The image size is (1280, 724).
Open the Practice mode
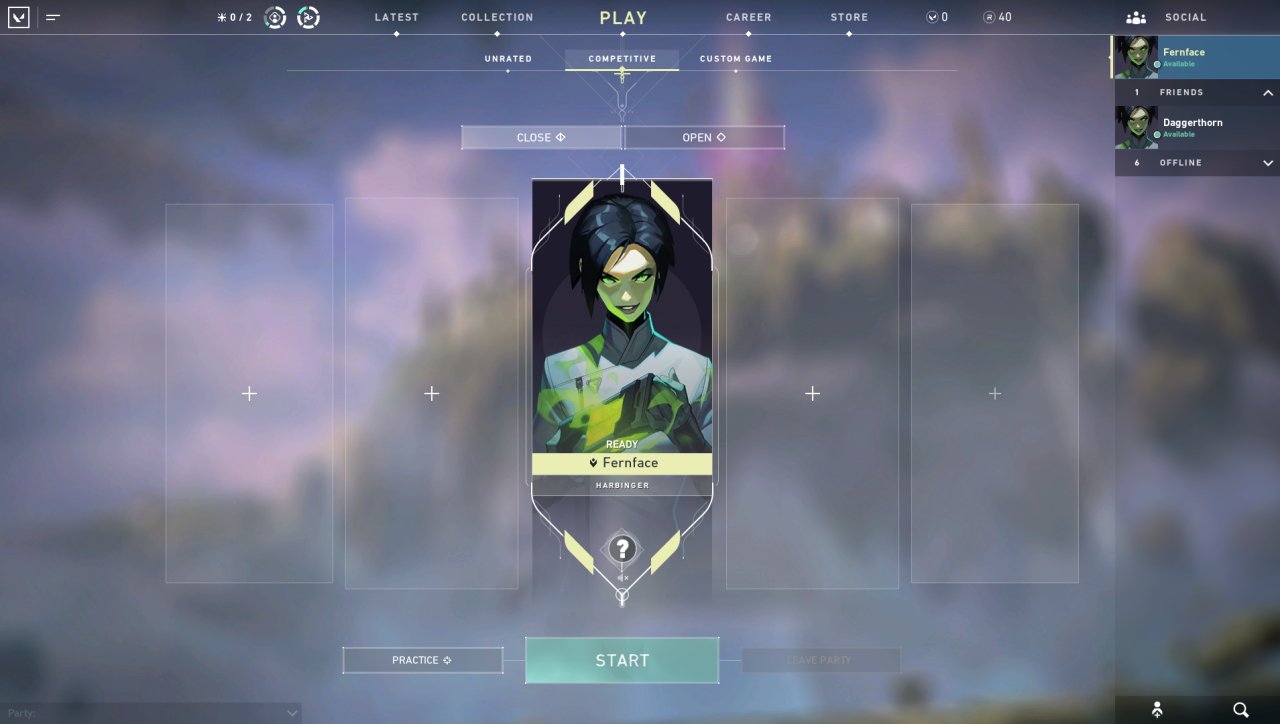coord(422,660)
